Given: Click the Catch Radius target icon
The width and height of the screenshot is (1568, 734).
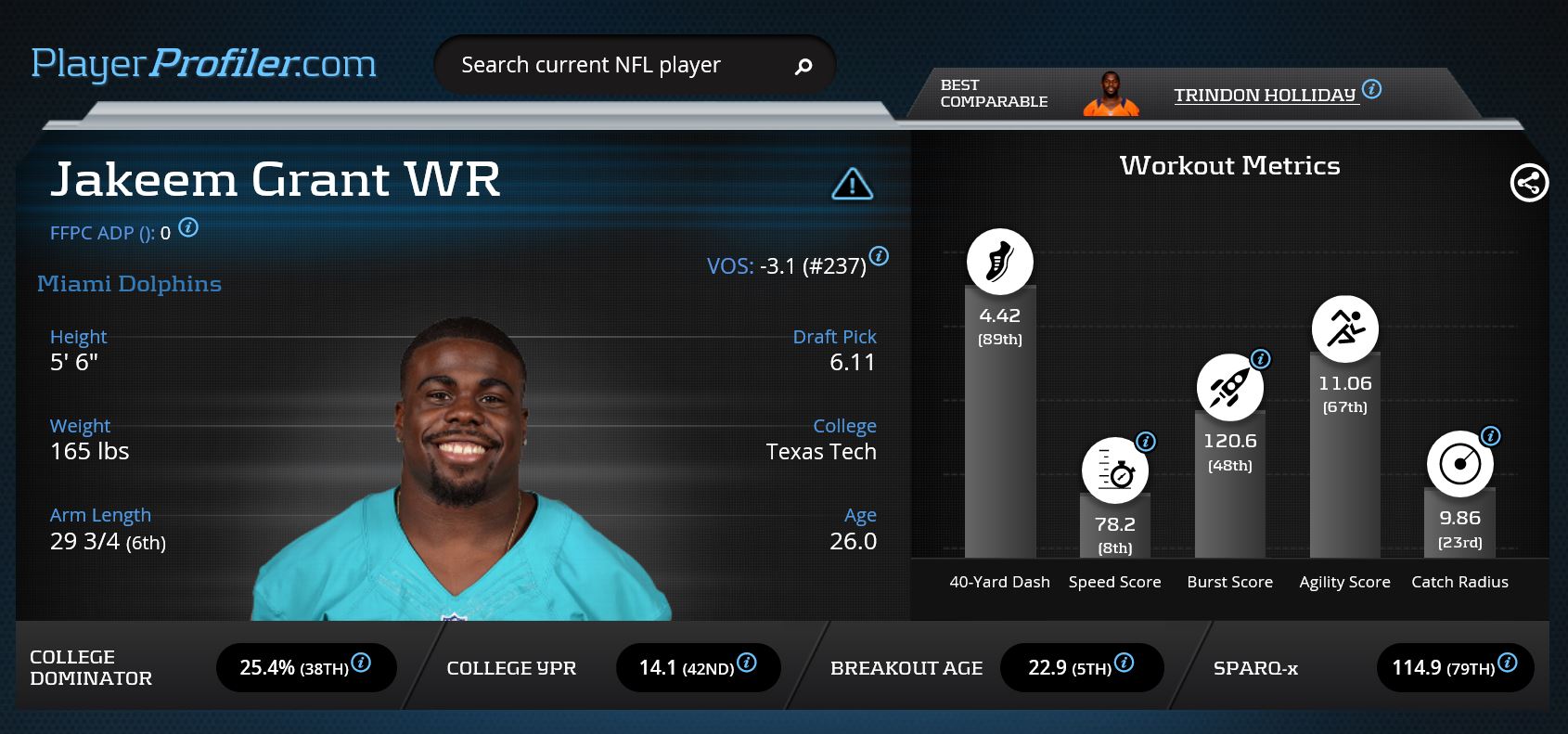Looking at the screenshot, I should pyautogui.click(x=1459, y=464).
